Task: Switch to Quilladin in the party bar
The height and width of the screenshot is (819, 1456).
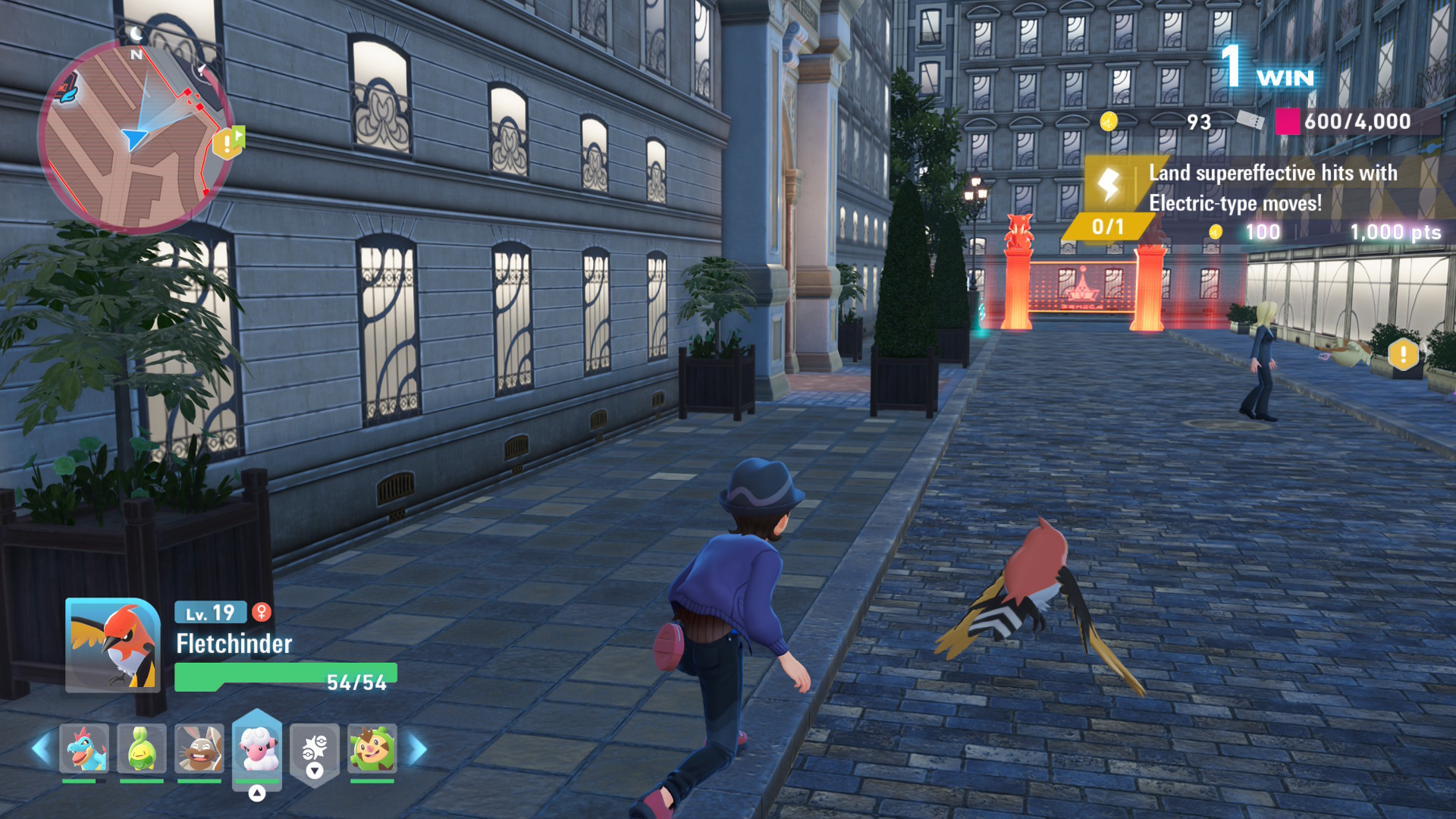Action: click(372, 748)
